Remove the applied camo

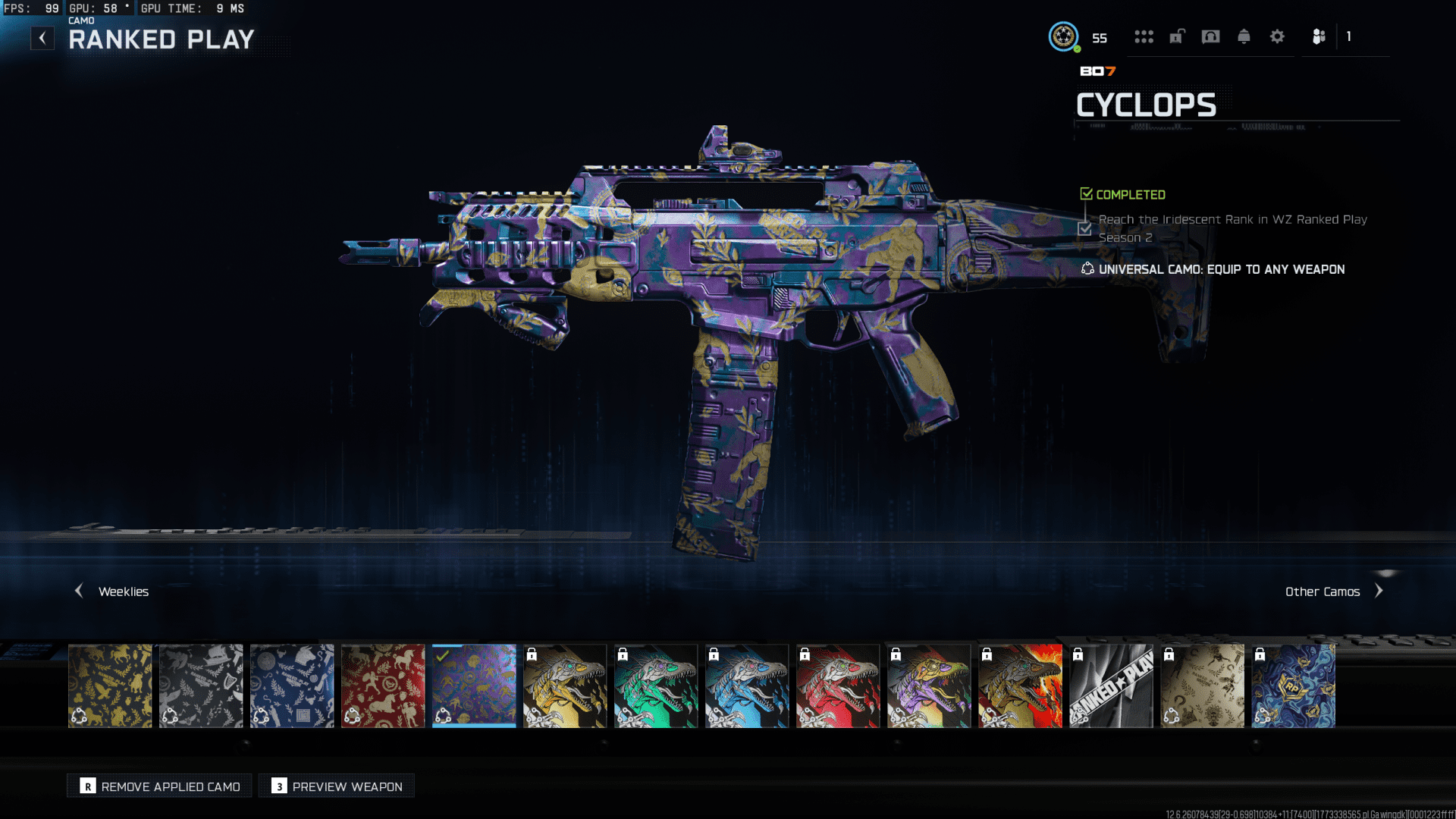(x=160, y=786)
